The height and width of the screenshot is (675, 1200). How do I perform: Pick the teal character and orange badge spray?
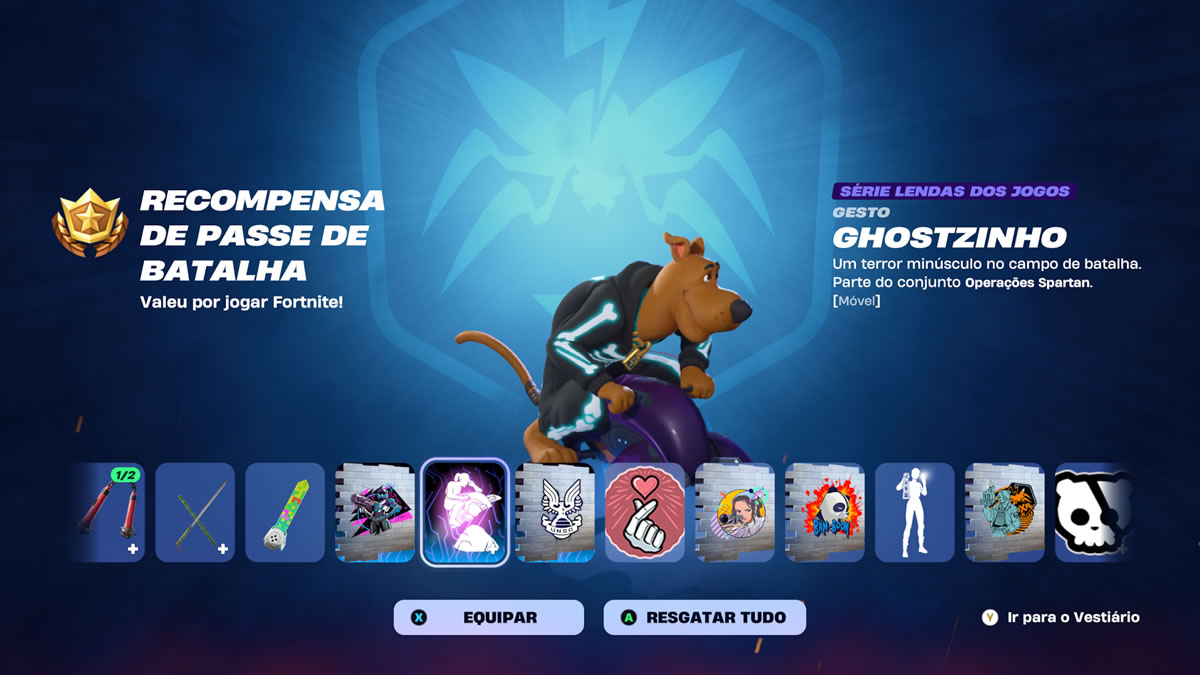(1005, 512)
